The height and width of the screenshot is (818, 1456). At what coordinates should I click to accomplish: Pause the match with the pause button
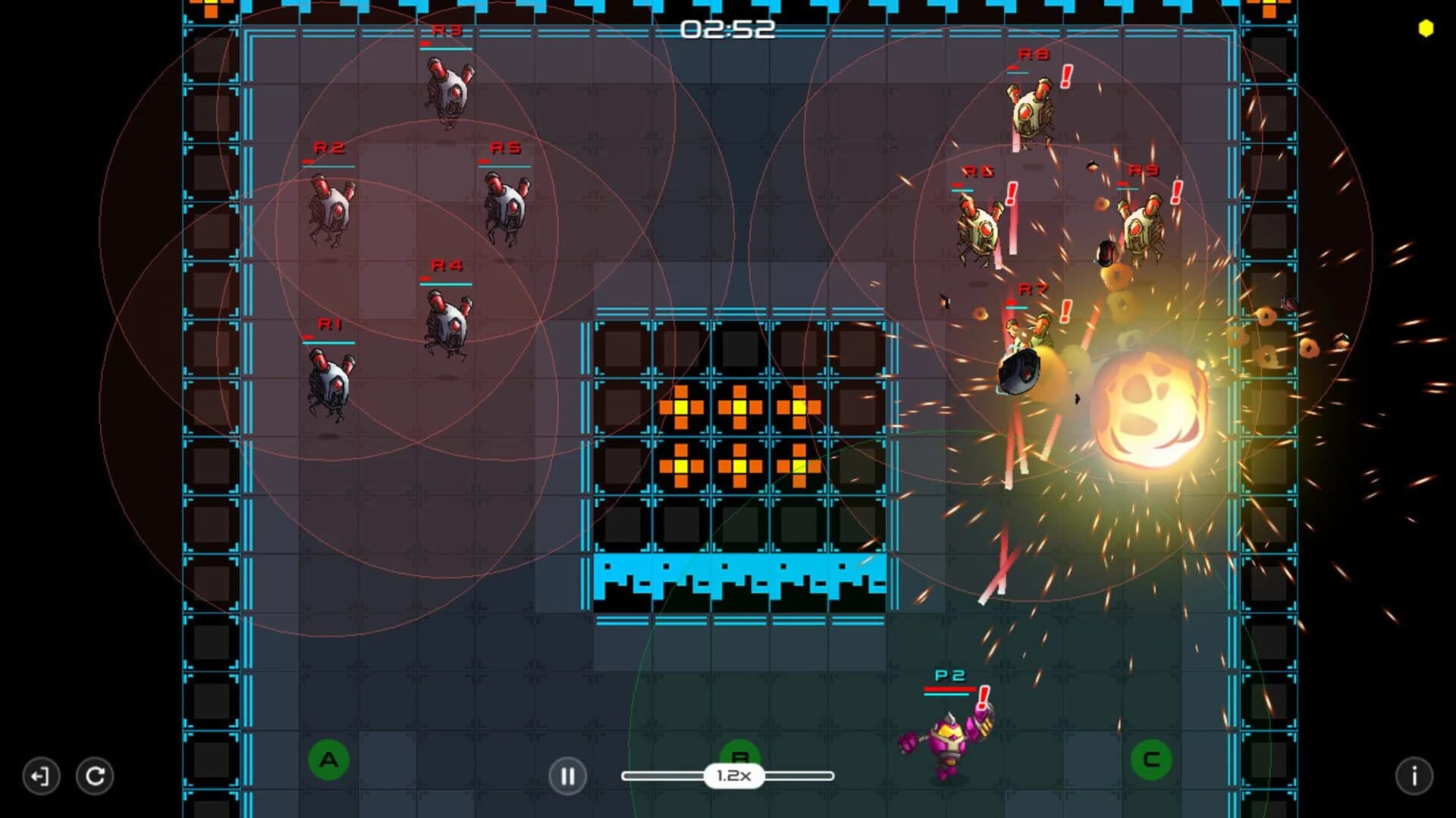(568, 776)
